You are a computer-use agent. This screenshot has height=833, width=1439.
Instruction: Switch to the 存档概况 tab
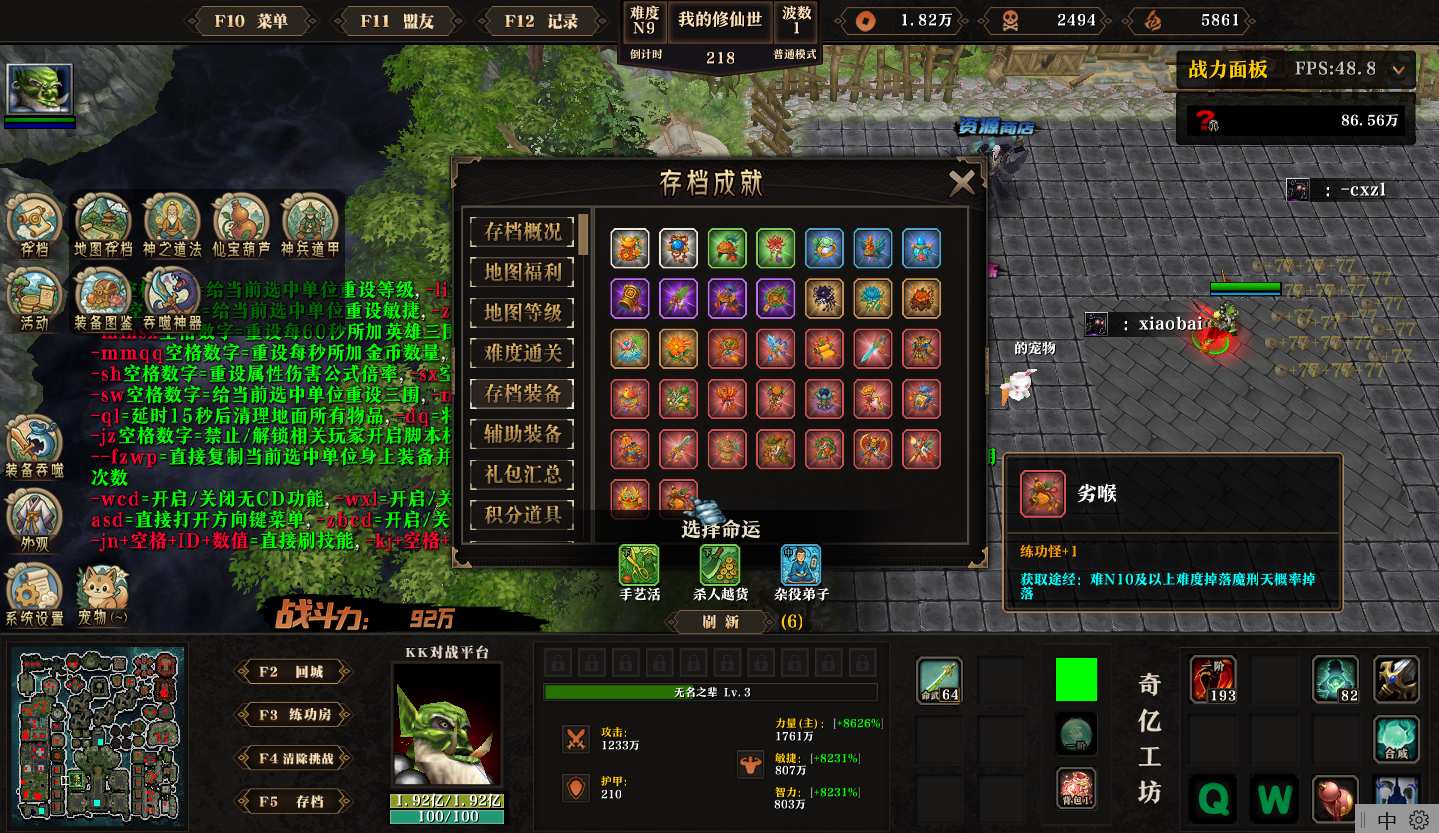[x=522, y=231]
